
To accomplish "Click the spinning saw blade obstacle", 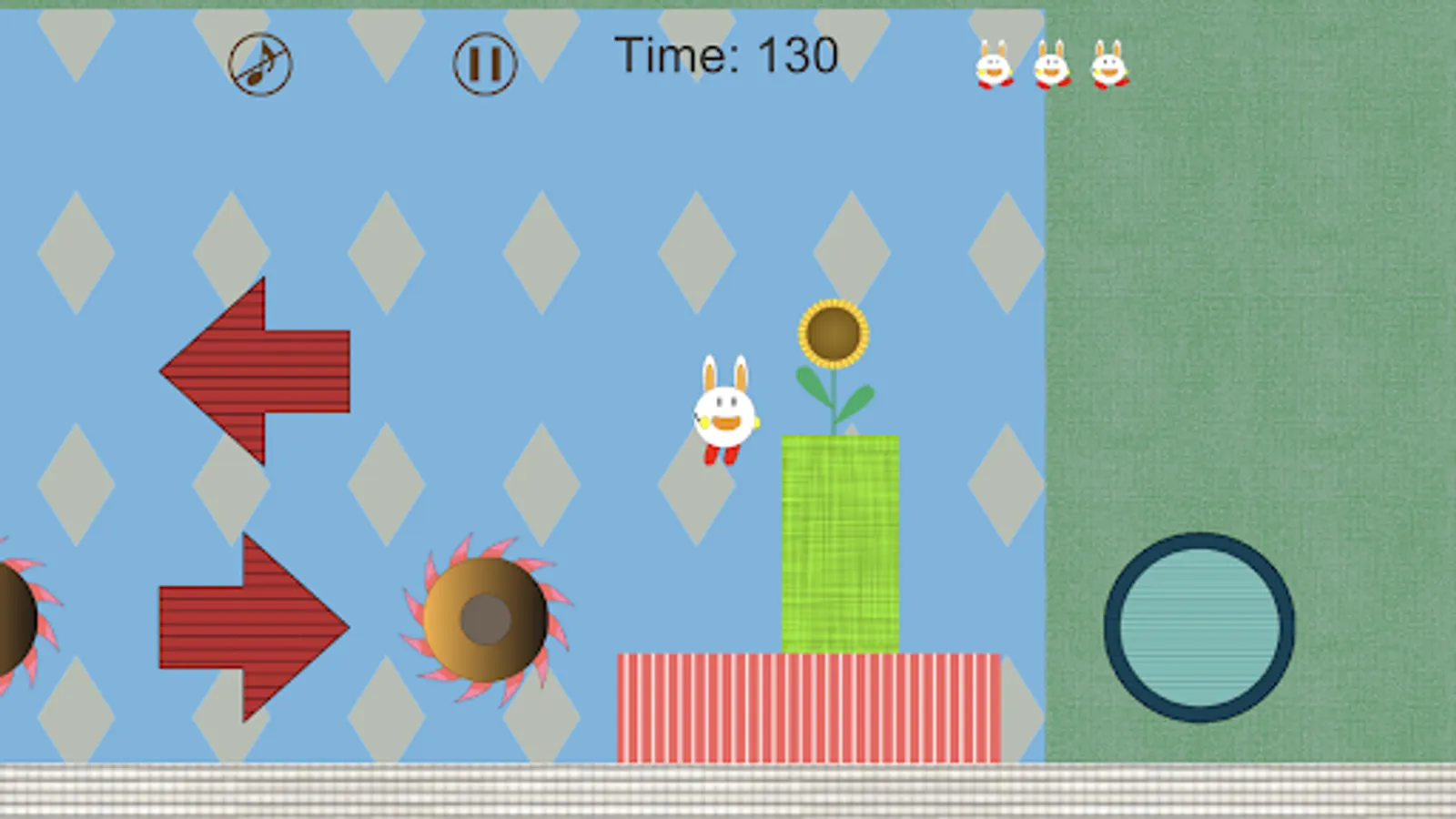I will [487, 619].
